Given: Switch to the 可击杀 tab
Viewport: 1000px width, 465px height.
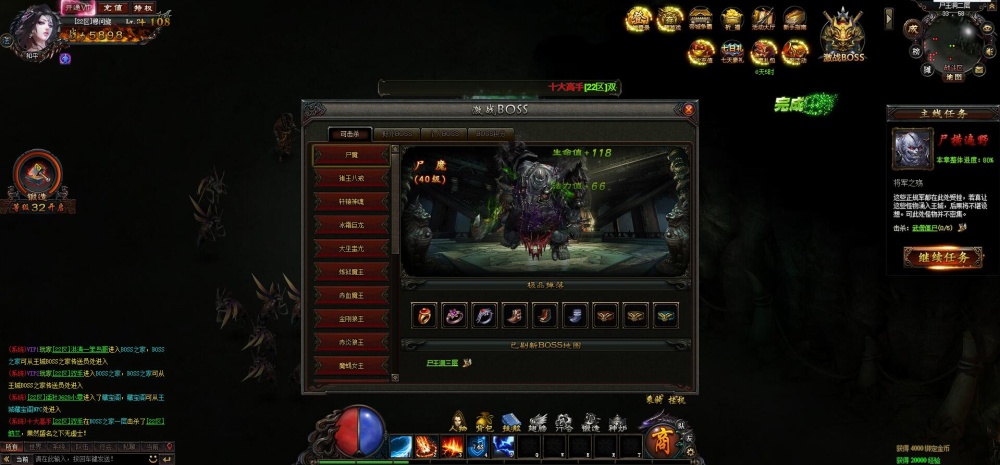Looking at the screenshot, I should click(x=349, y=133).
